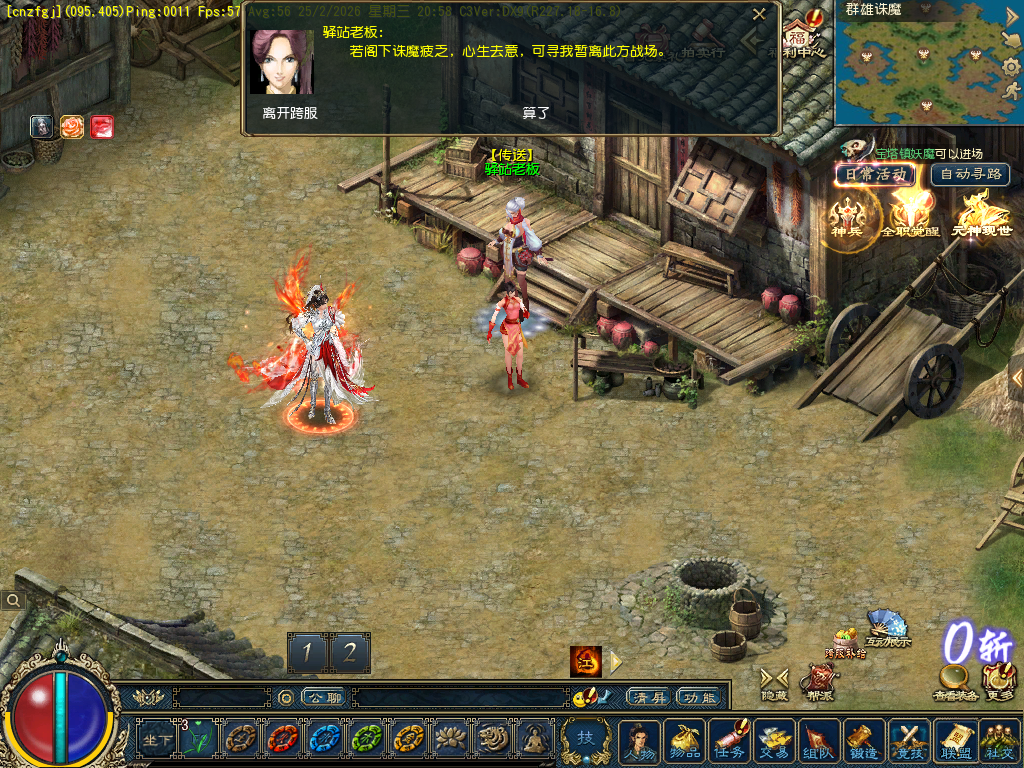
Task: Open the minimap gear settings icon
Action: 1010,68
